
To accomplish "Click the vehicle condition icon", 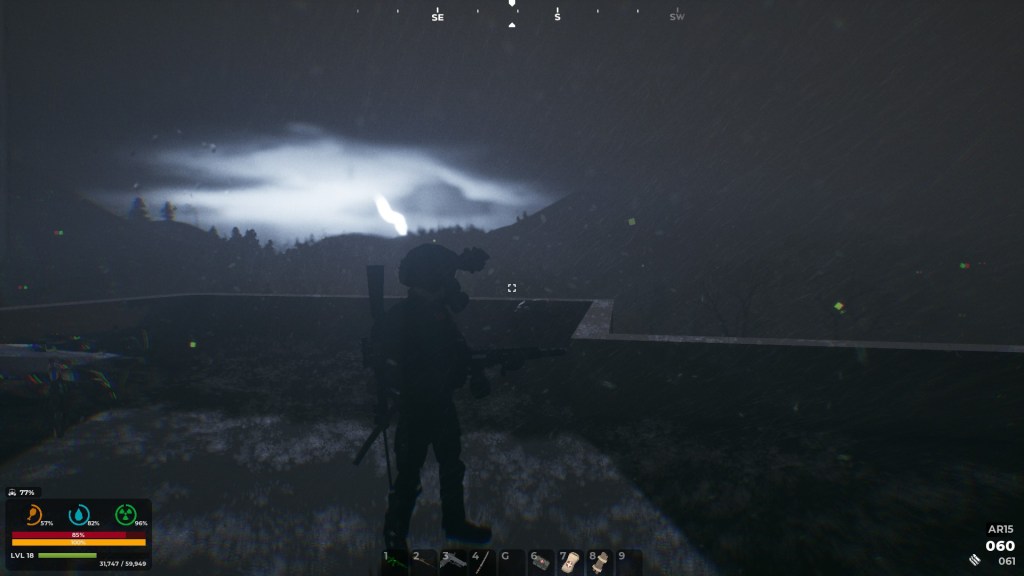I will (x=11, y=492).
